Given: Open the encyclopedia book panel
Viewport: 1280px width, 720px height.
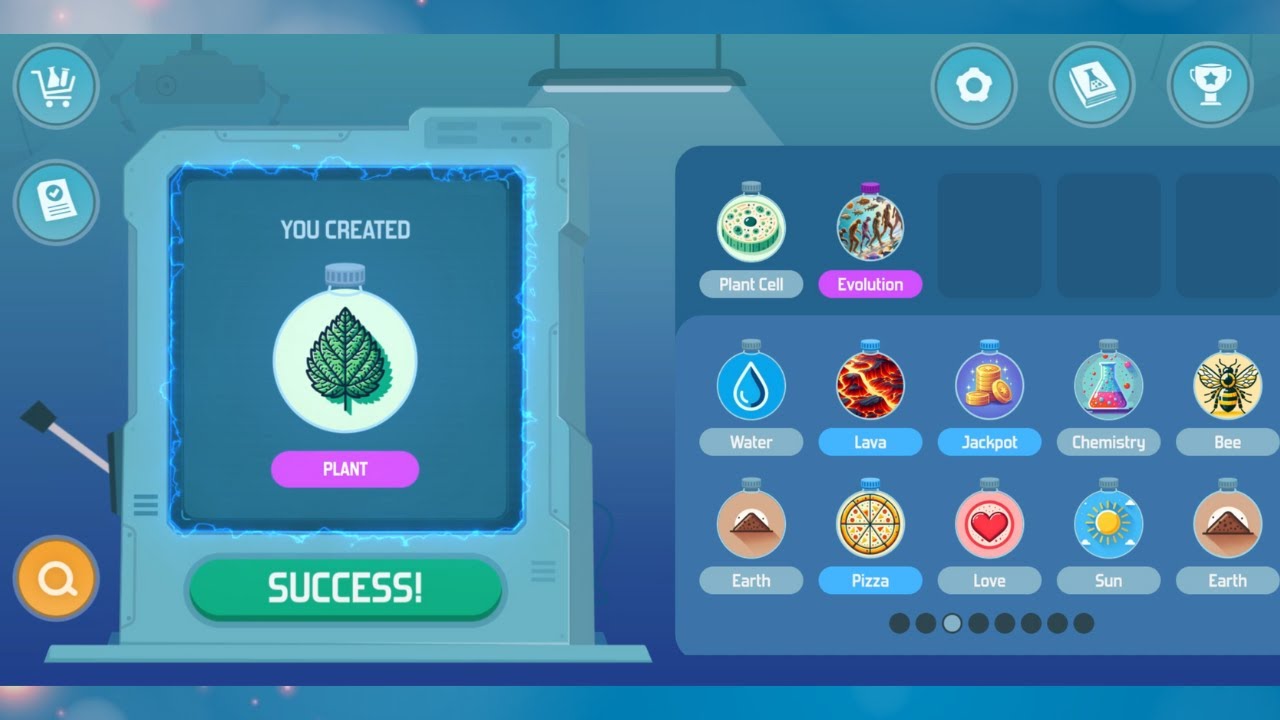Looking at the screenshot, I should click(x=1092, y=86).
